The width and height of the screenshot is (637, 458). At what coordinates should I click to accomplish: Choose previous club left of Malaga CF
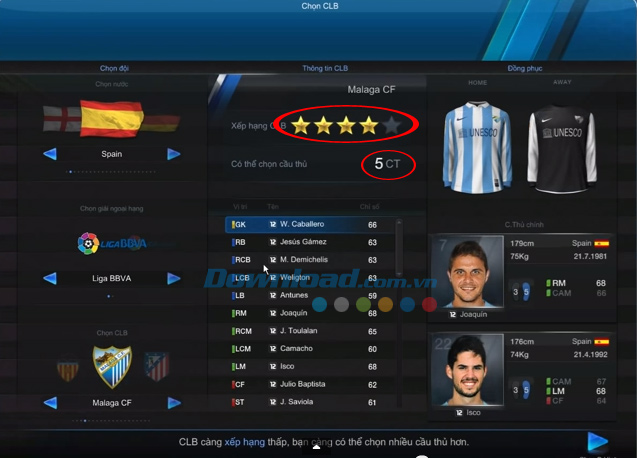pos(49,403)
